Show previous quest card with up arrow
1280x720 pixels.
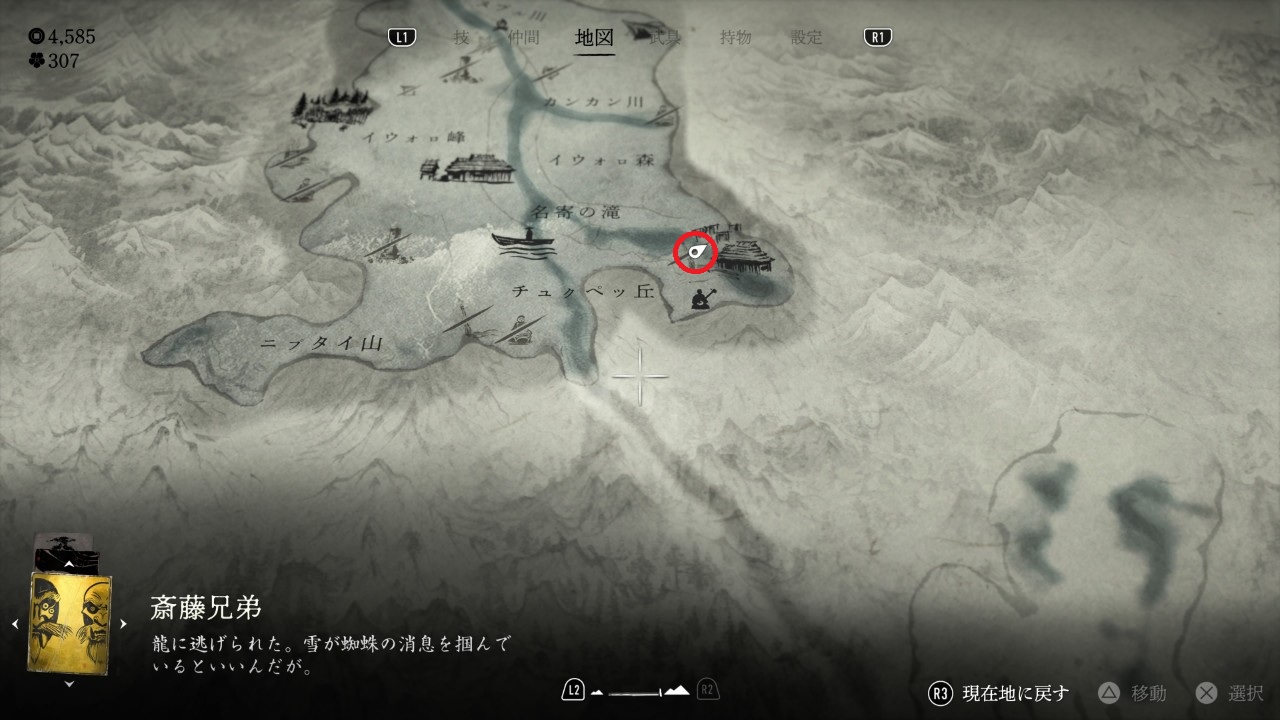coord(69,565)
